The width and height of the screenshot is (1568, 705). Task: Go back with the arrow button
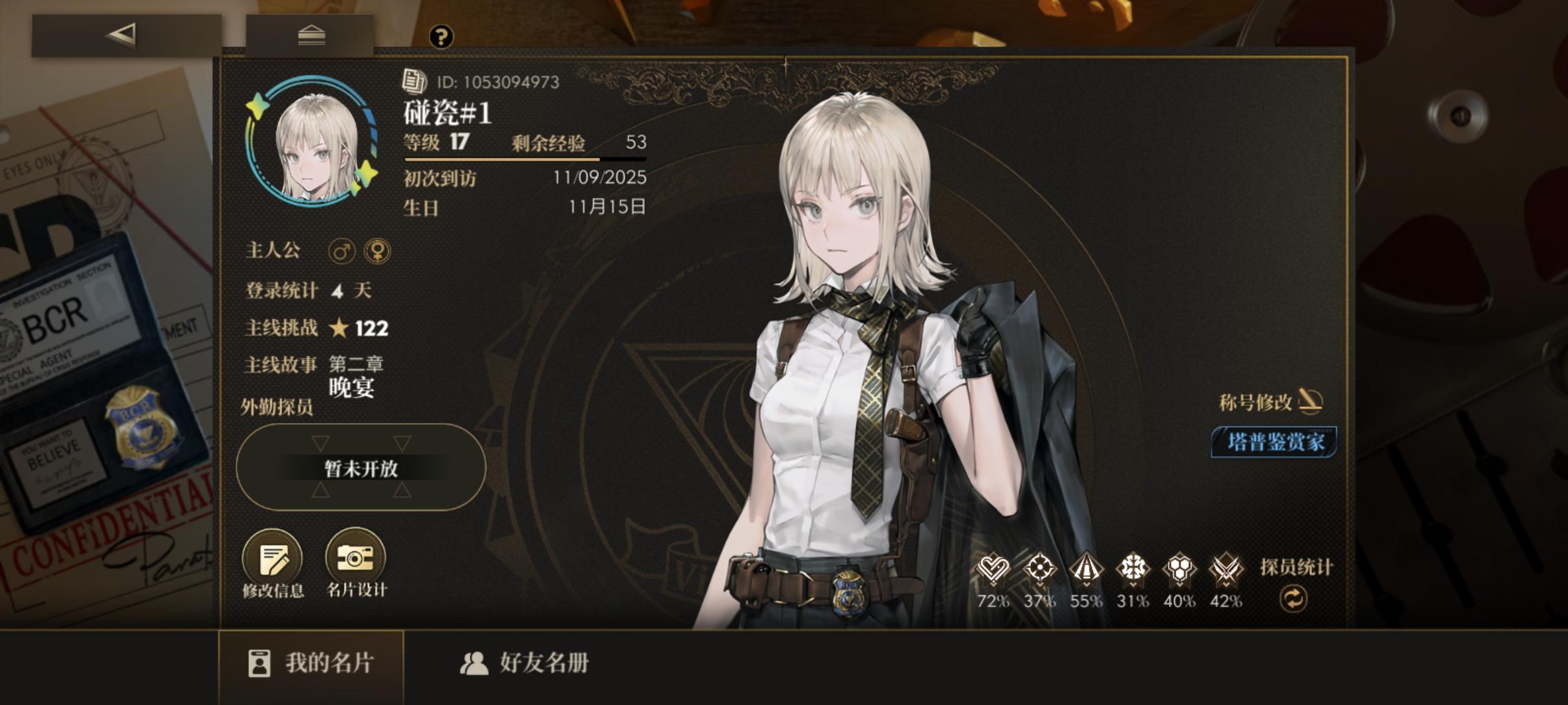125,35
